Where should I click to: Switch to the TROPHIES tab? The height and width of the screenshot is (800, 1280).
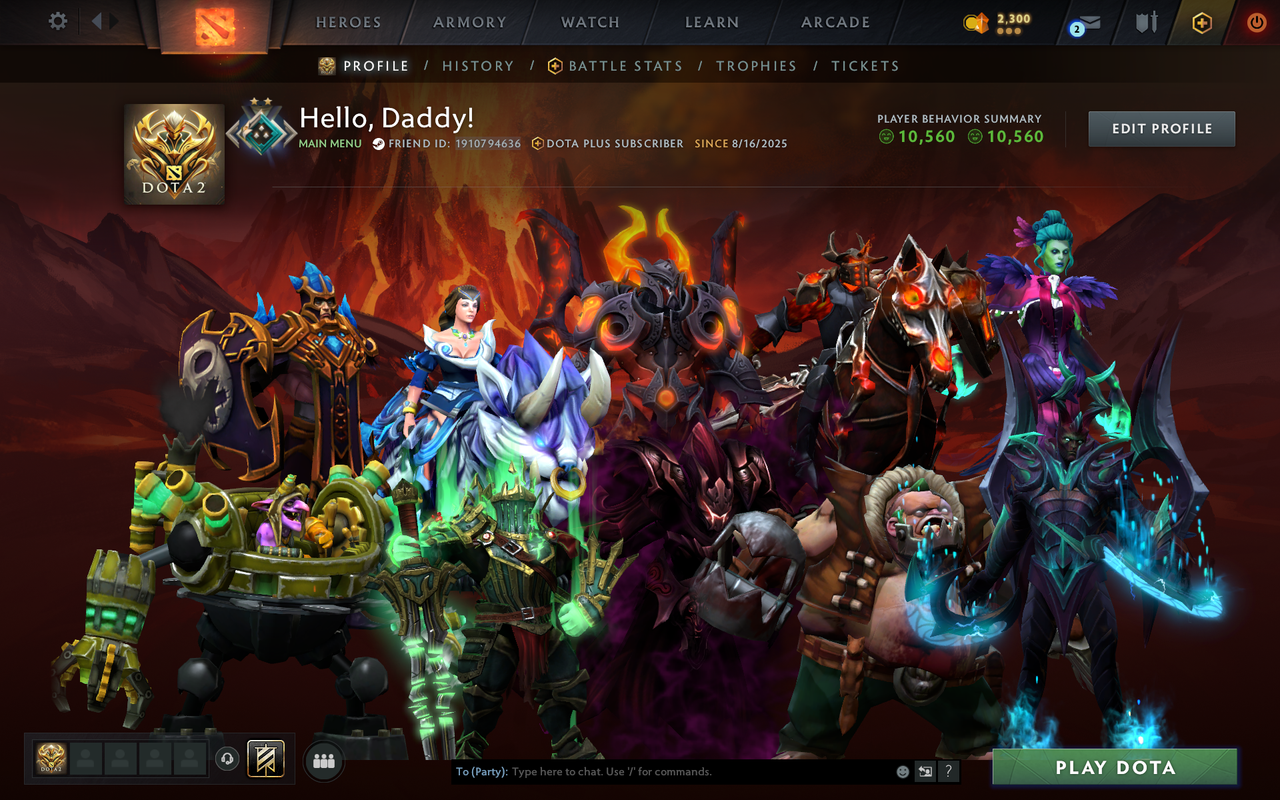(757, 66)
